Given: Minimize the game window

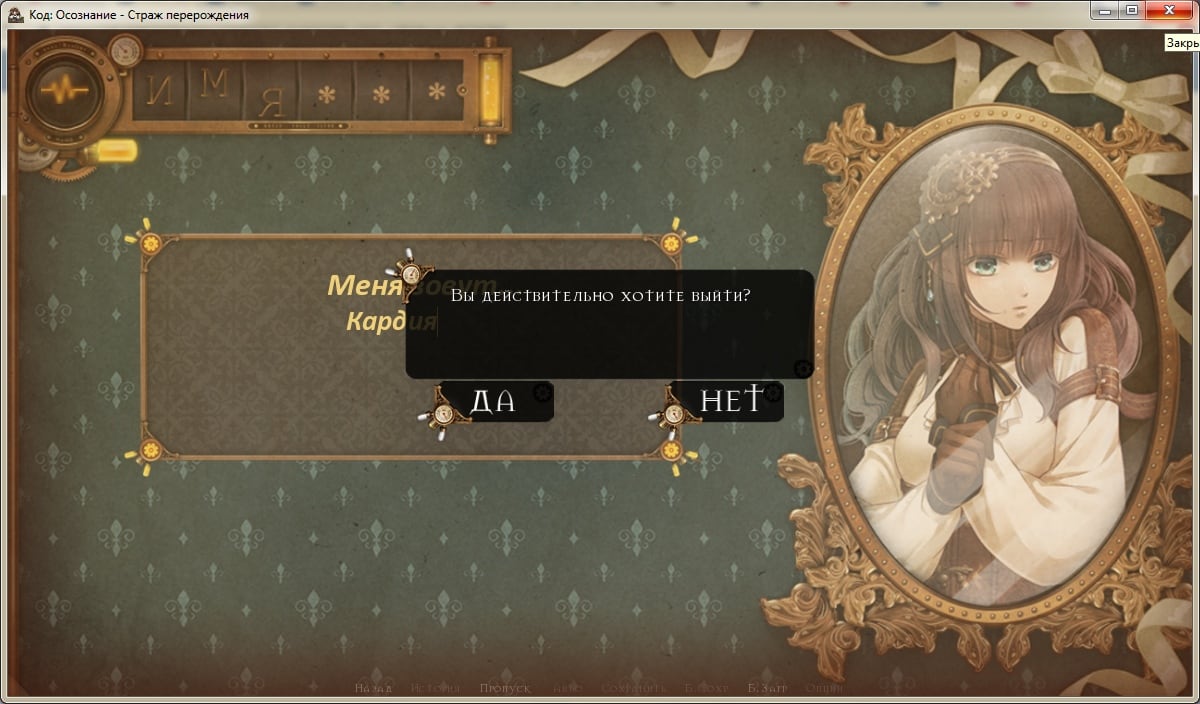Looking at the screenshot, I should (x=1106, y=10).
